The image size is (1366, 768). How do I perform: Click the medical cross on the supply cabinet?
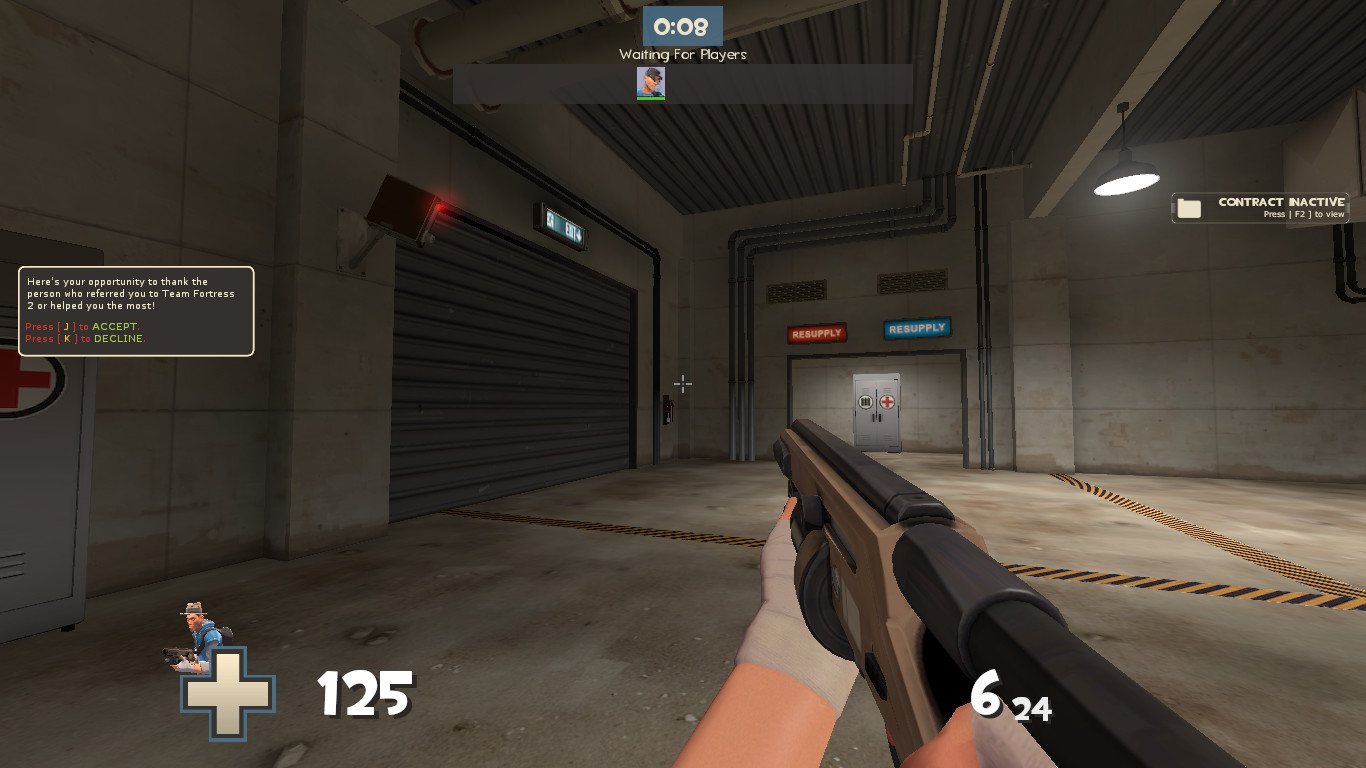point(887,402)
